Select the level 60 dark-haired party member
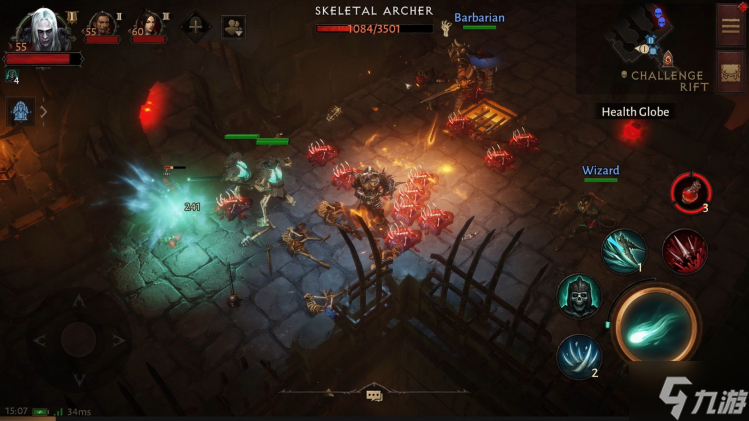This screenshot has width=749, height=421. 148,25
